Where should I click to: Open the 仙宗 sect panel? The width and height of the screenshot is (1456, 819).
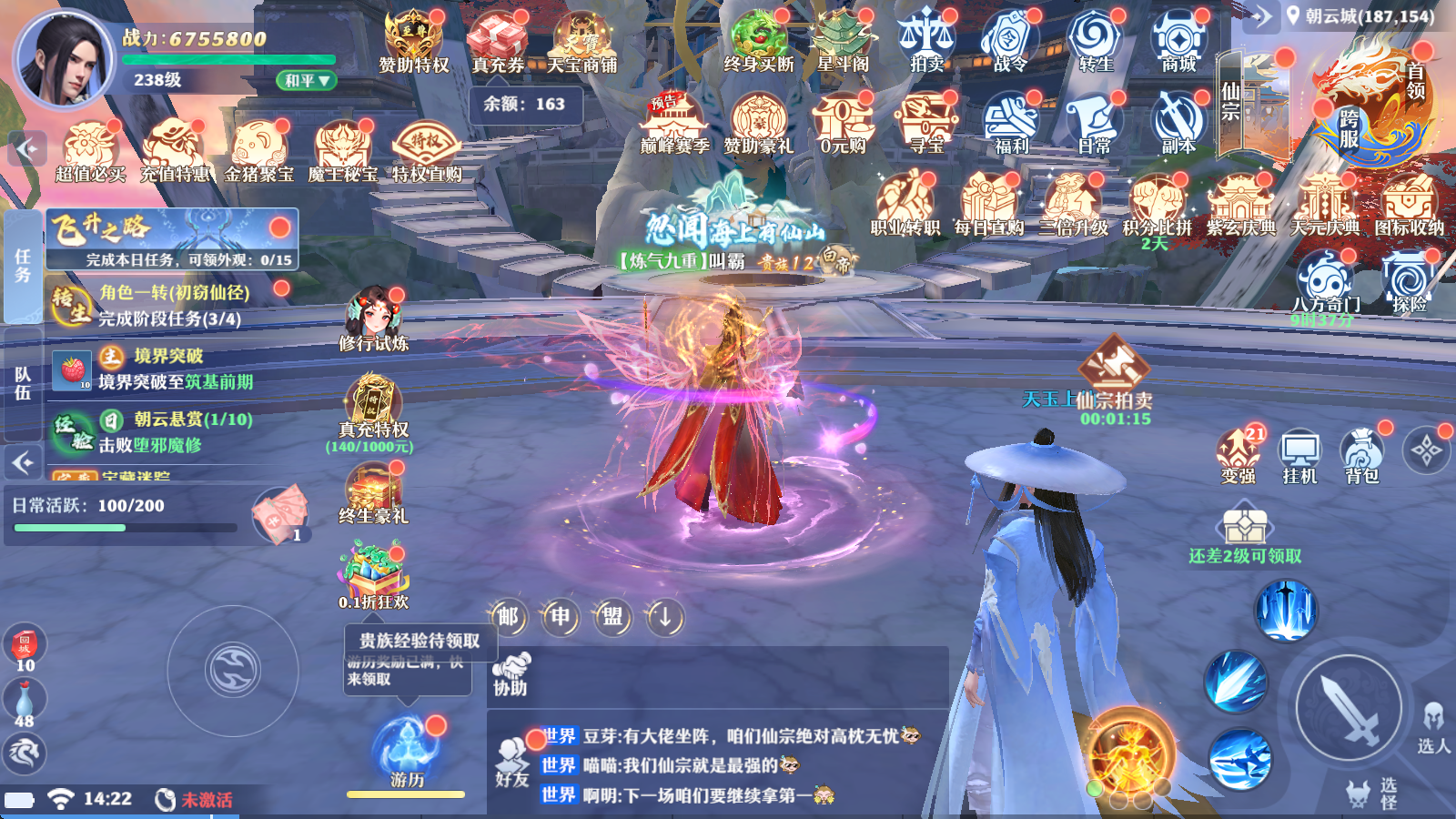point(1238,100)
